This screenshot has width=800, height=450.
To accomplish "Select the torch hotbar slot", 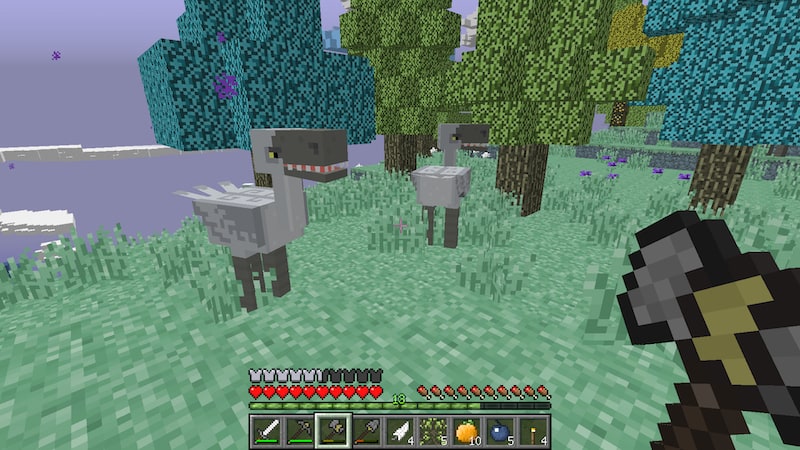I will 533,431.
